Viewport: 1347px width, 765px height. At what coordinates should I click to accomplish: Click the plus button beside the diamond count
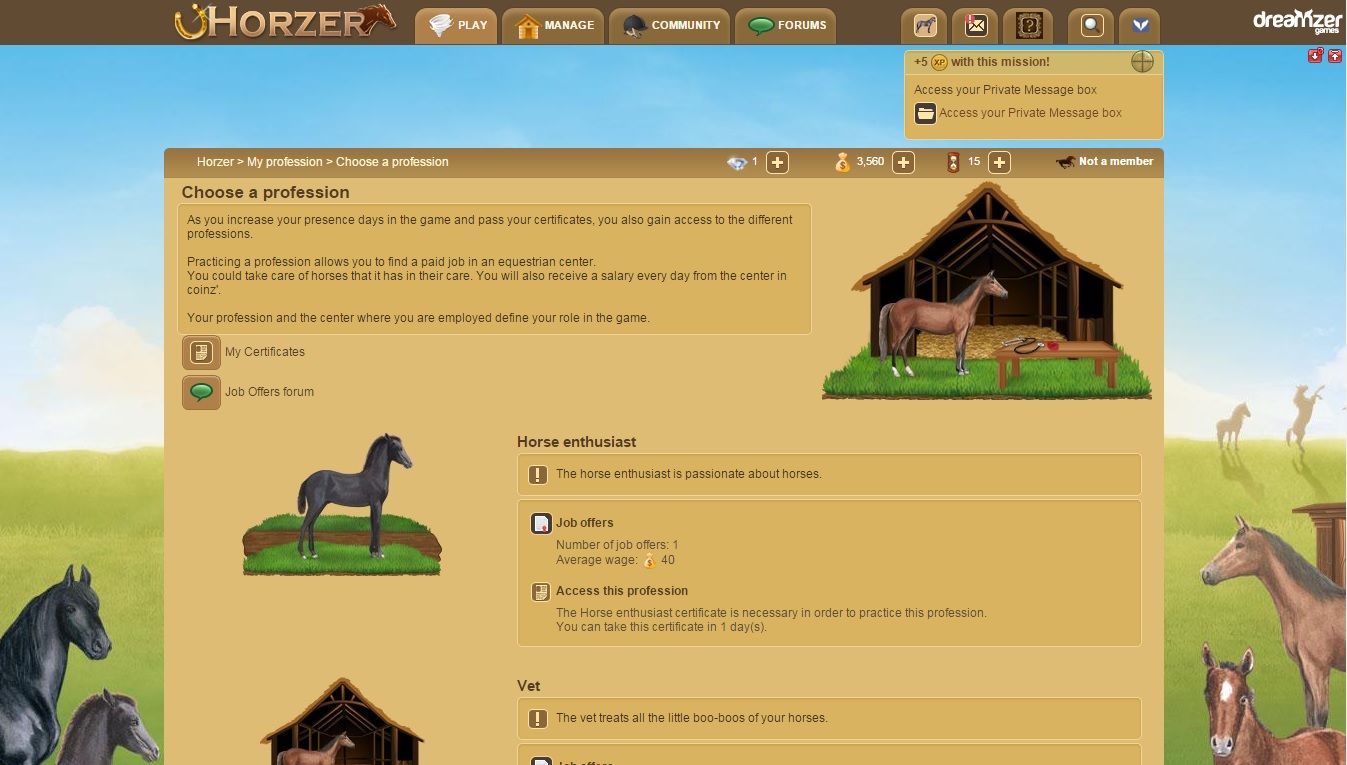777,161
